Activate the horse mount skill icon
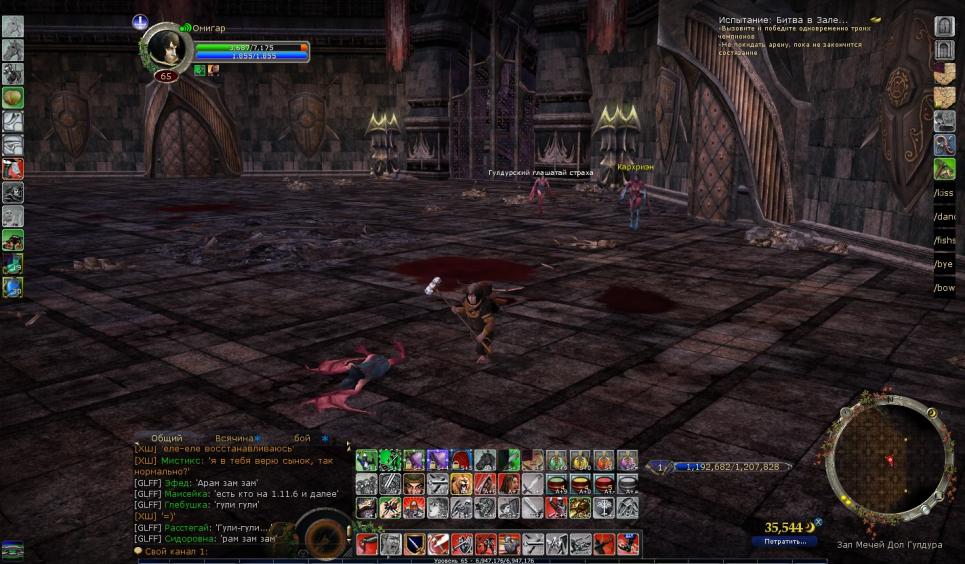965x564 pixels. (486, 460)
